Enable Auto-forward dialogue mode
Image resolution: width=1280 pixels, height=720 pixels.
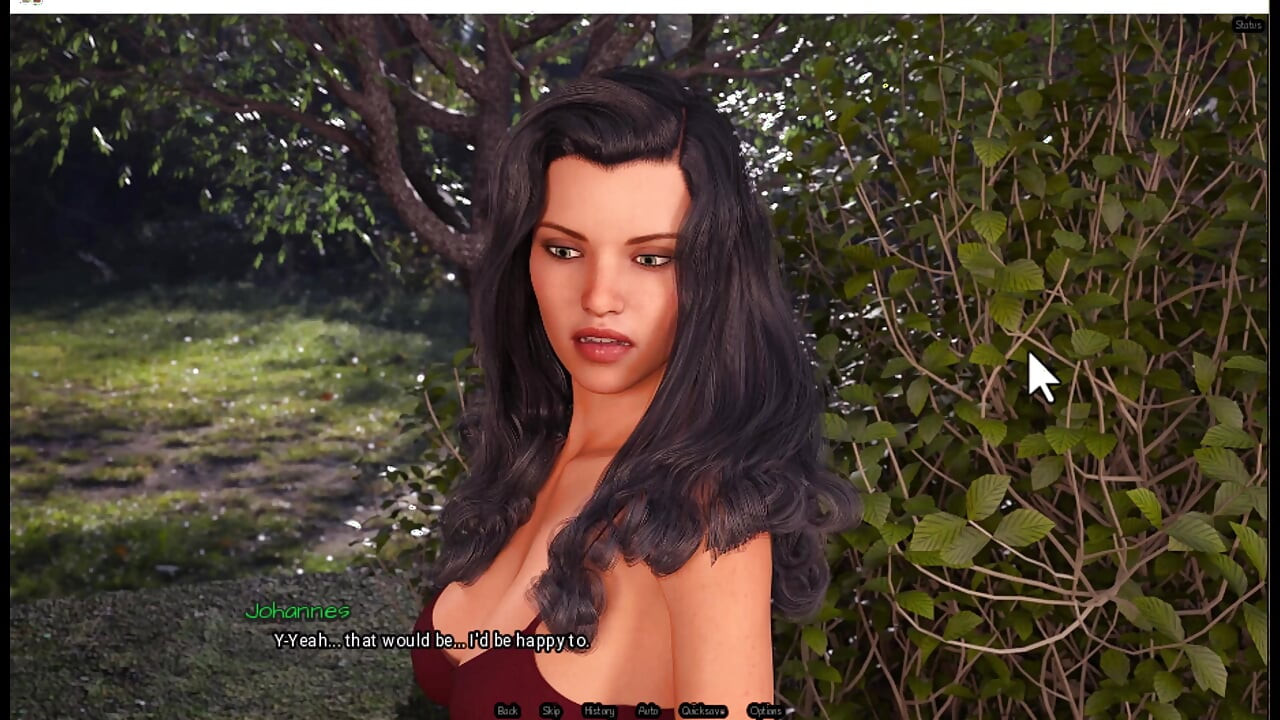tap(647, 711)
